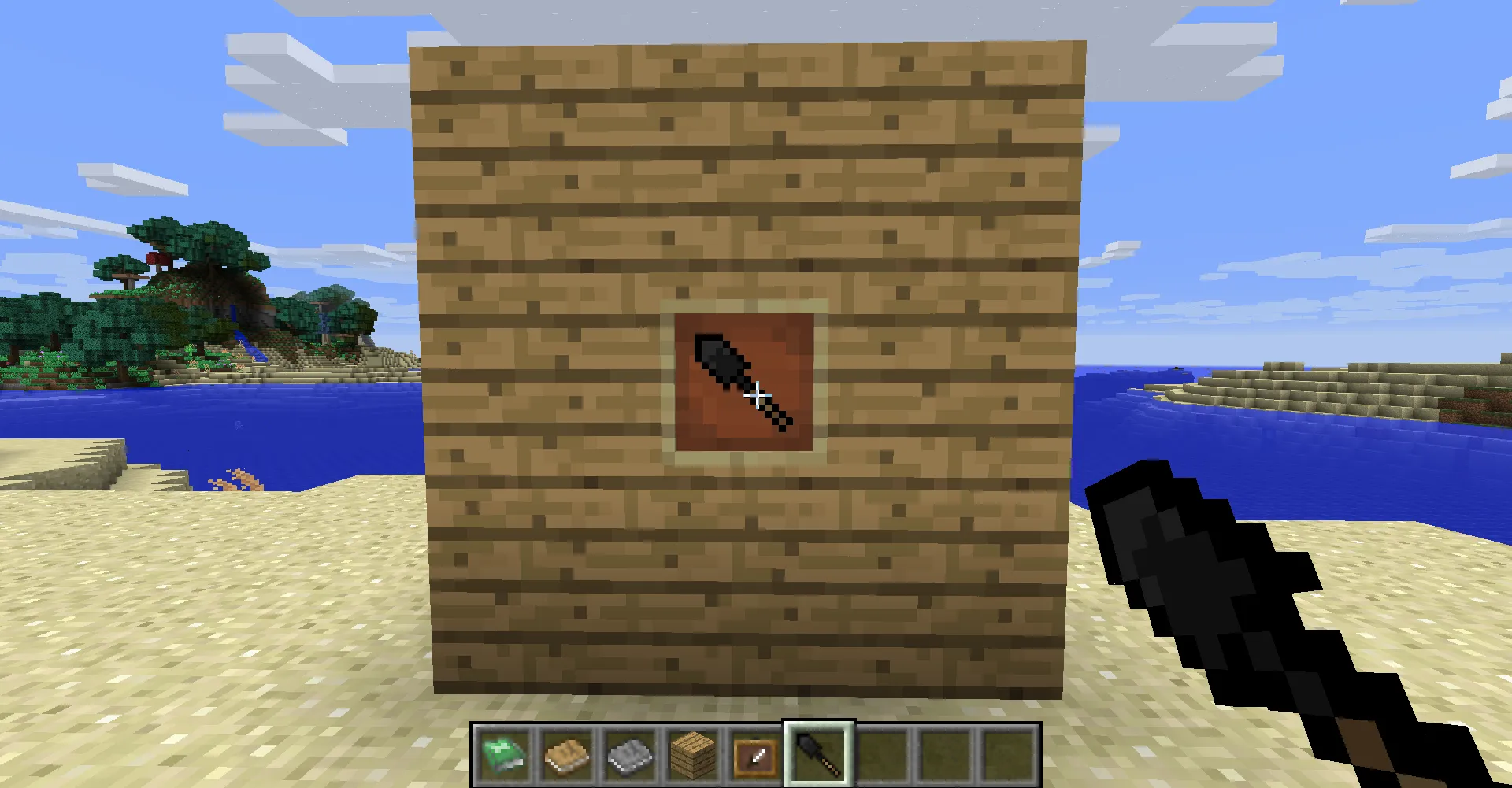Select the oak planks block in the hotbar
Screen dimensions: 1512x788
[691, 755]
